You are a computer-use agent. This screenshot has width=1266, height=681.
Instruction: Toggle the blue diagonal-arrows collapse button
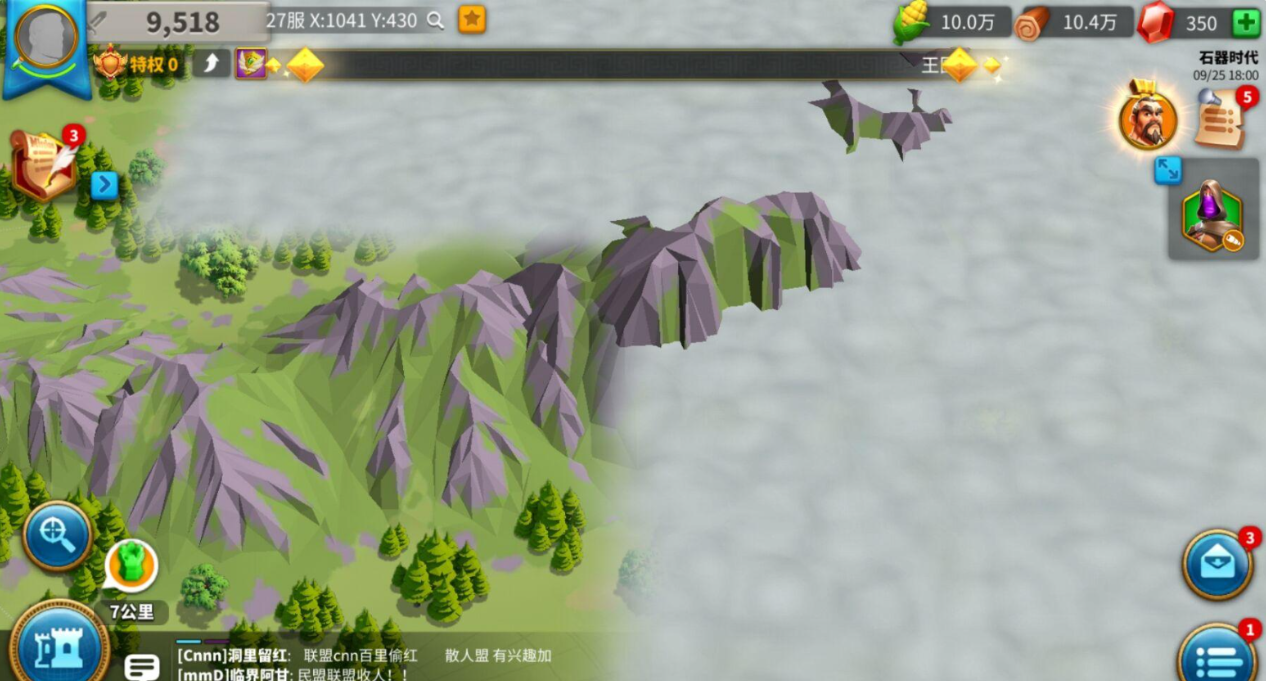[x=1167, y=170]
